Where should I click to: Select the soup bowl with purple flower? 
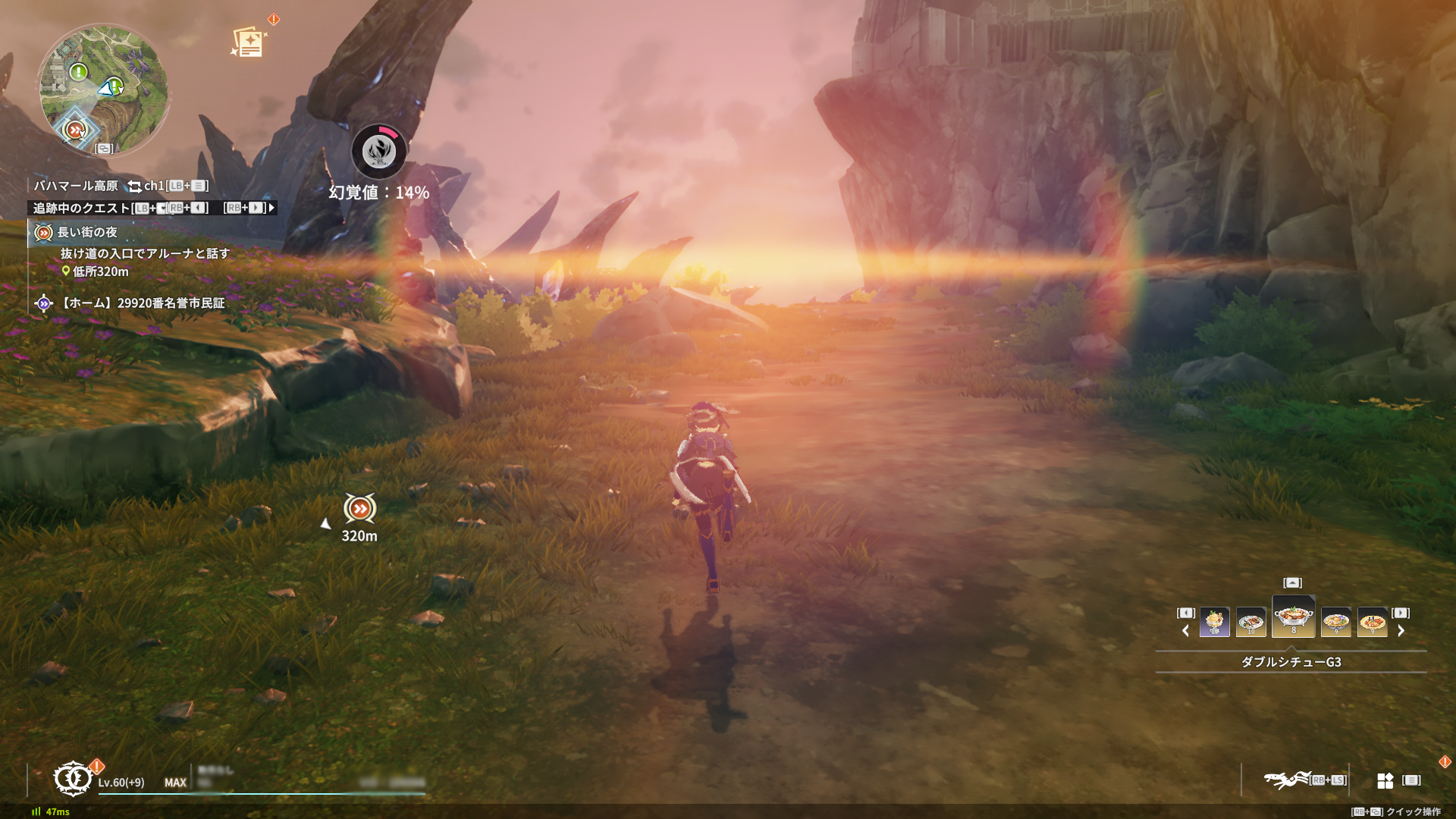click(x=1335, y=623)
